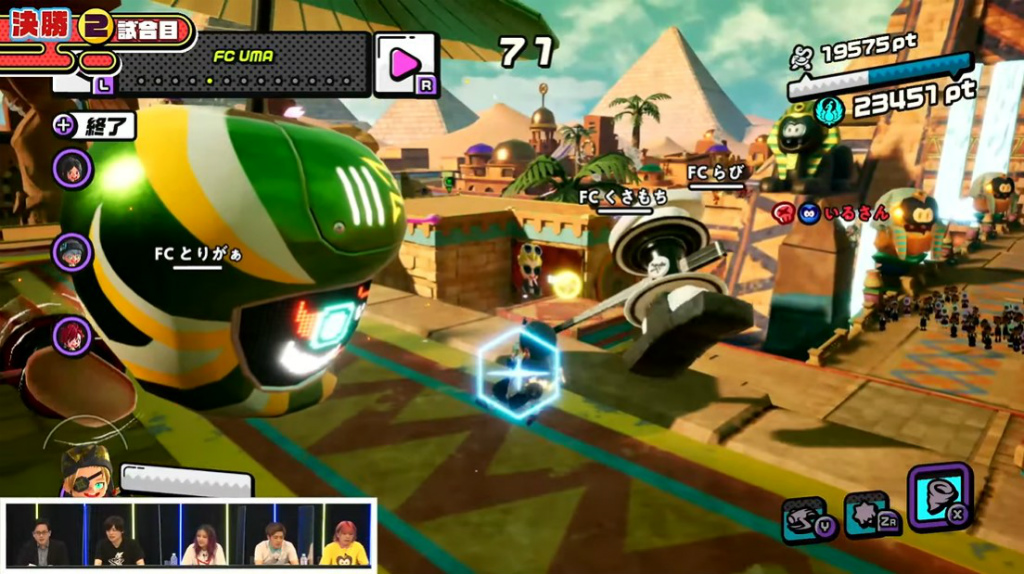Select the FC UMA team panel
Image resolution: width=1024 pixels, height=574 pixels.
(x=243, y=64)
